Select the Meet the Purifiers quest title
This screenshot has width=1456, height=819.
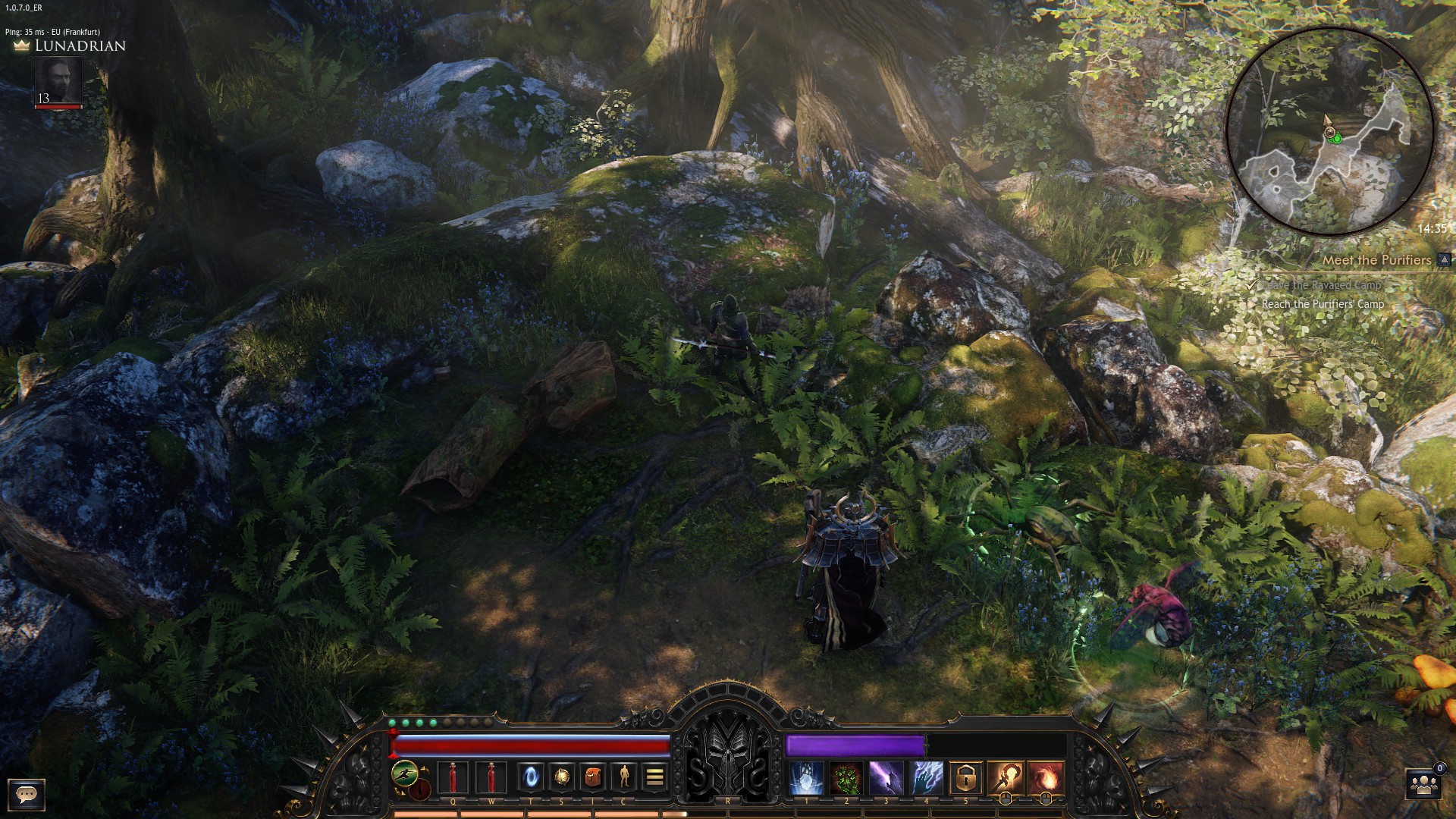tap(1376, 260)
